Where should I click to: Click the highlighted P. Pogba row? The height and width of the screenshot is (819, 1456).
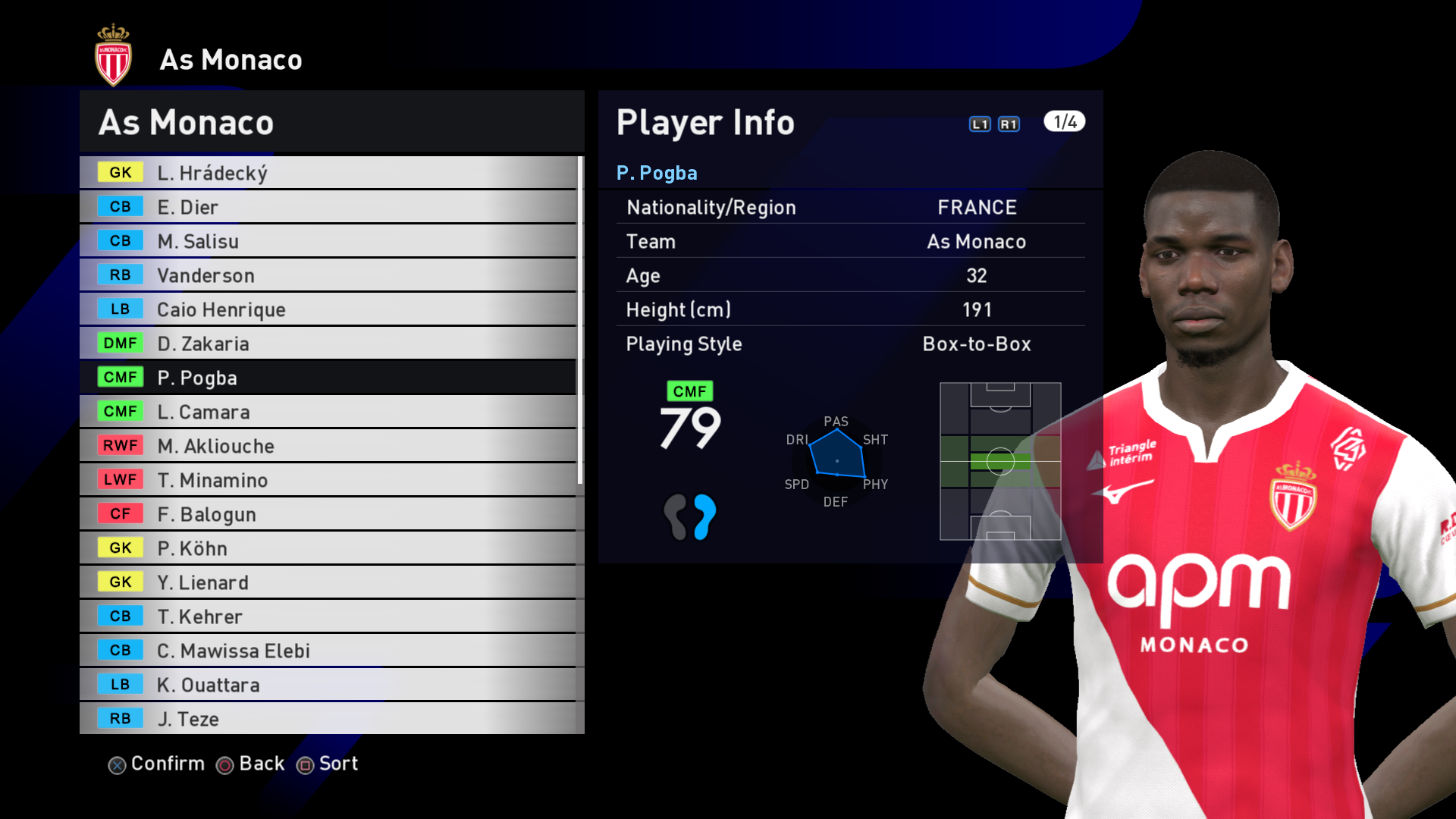click(x=328, y=378)
